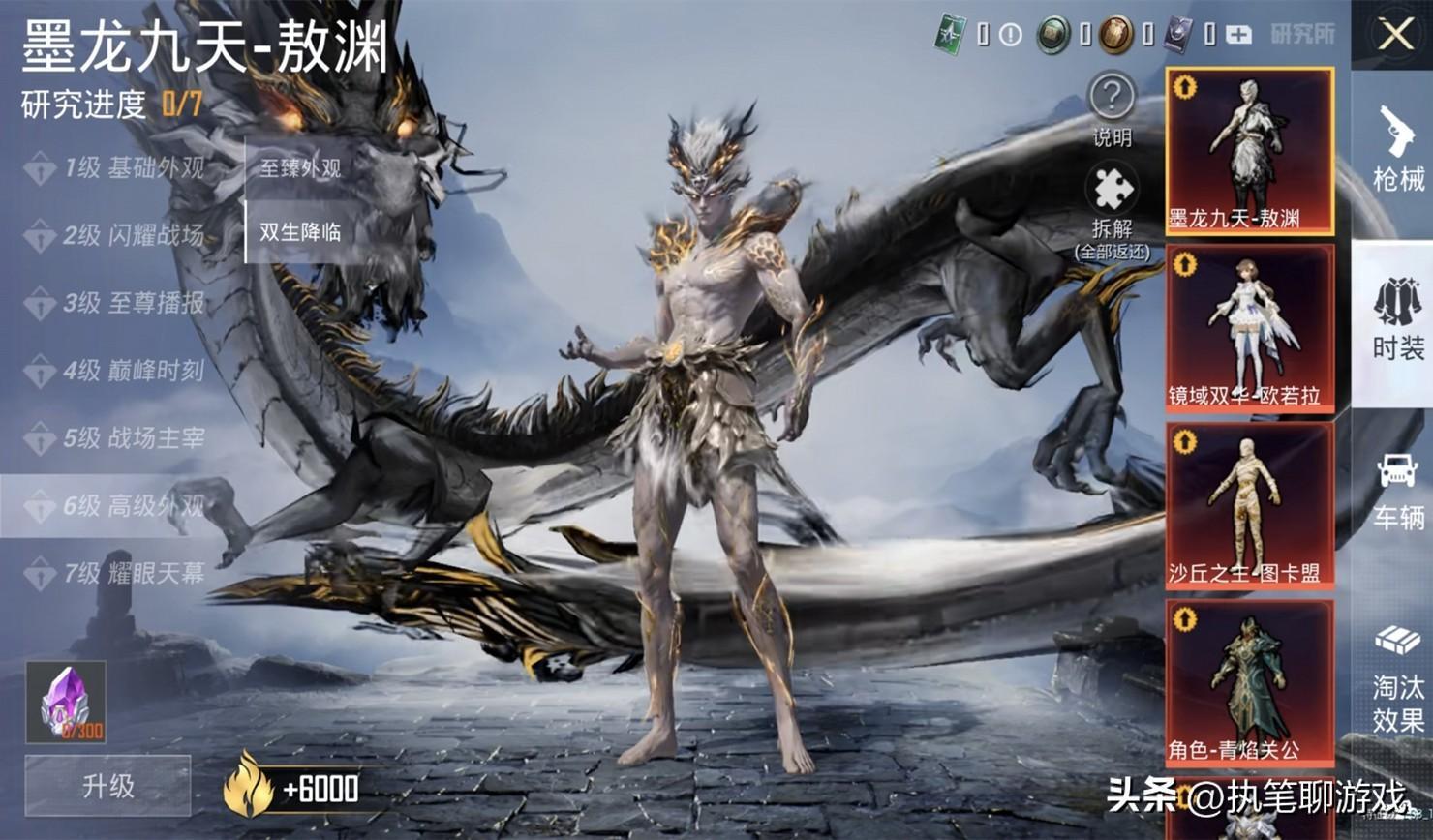
Task: Select level 2 闪耀战场 row
Action: click(x=121, y=235)
